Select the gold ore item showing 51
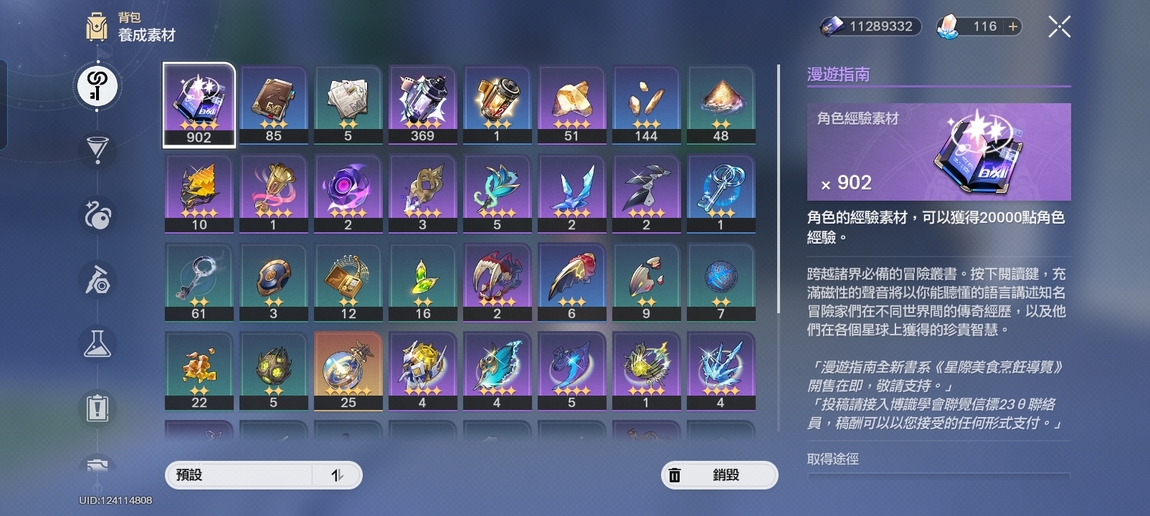This screenshot has height=516, width=1150. coord(571,105)
